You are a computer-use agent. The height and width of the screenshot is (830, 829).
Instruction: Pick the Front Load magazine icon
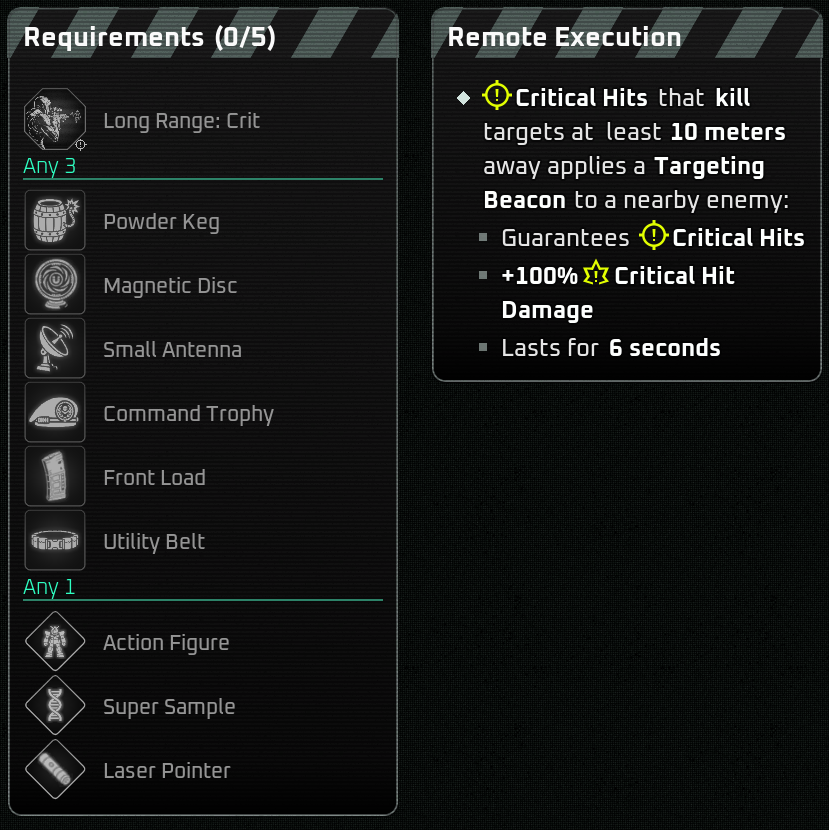55,477
